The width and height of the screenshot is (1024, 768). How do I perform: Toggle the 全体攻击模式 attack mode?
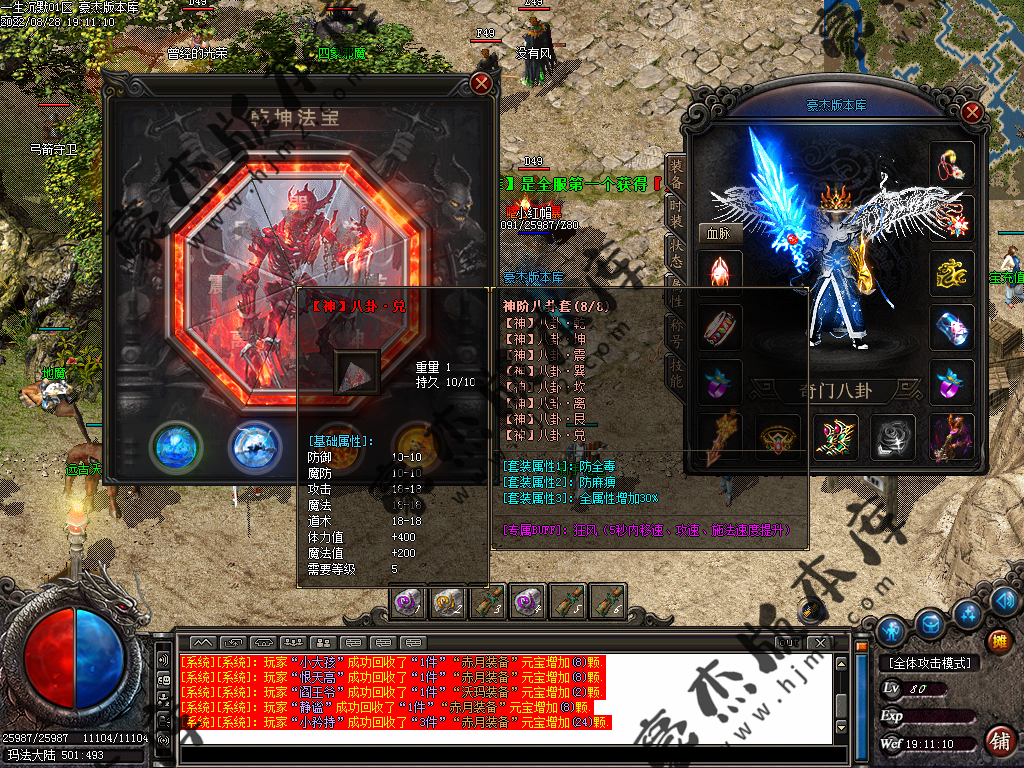[928, 663]
